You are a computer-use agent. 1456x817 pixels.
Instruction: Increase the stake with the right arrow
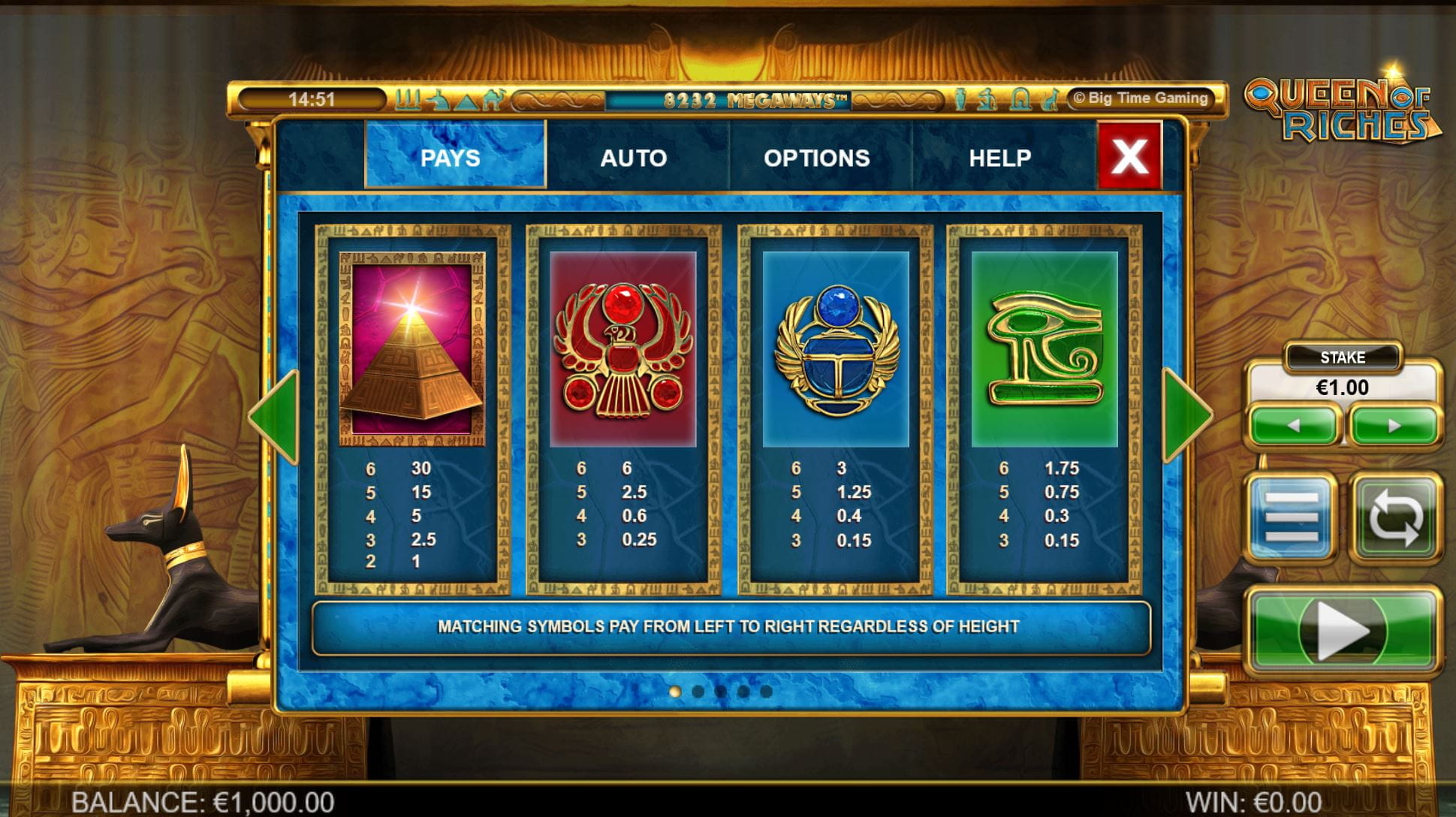1394,426
